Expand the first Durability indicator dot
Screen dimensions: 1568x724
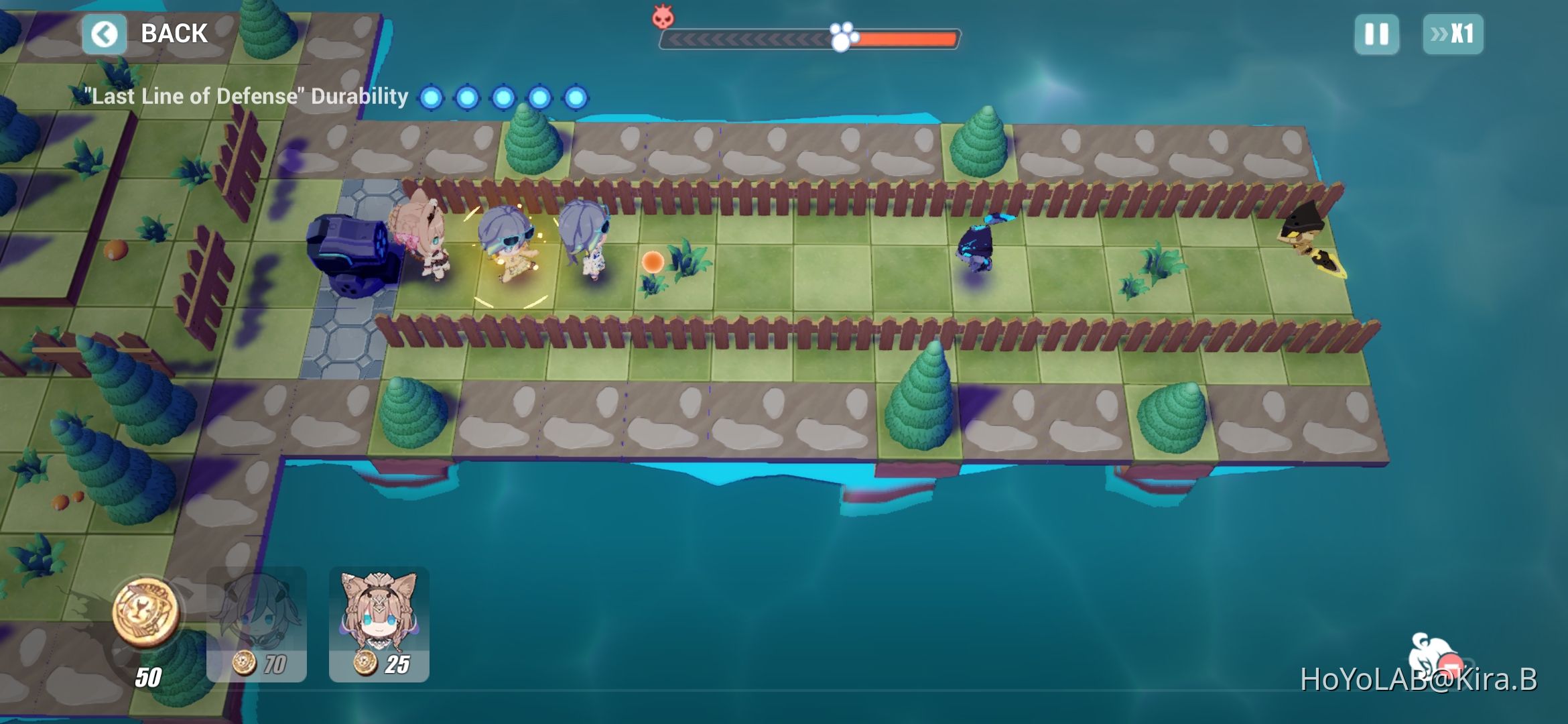(432, 97)
